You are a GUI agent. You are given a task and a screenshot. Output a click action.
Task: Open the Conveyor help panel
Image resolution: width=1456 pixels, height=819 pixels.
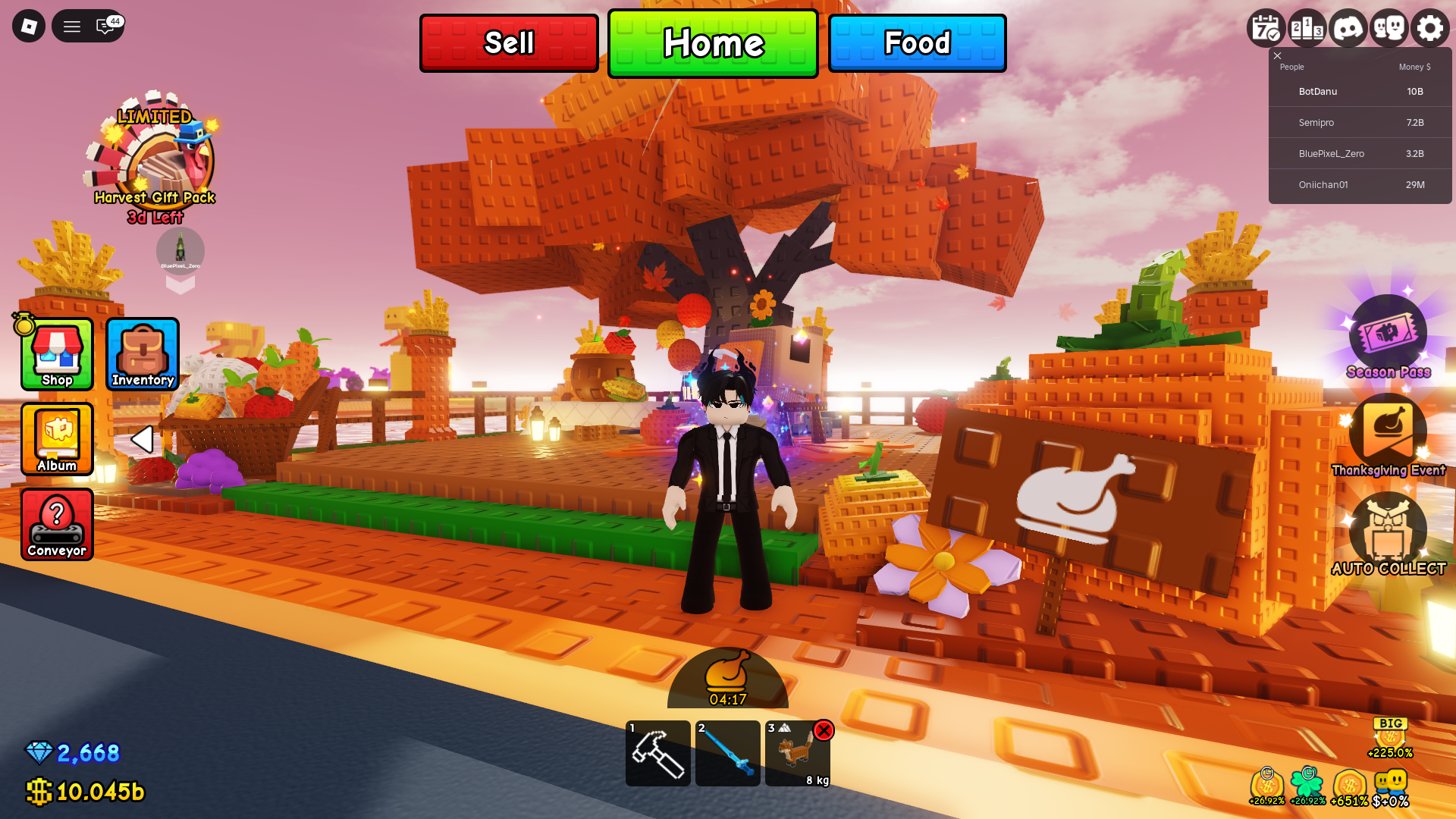coord(56,524)
